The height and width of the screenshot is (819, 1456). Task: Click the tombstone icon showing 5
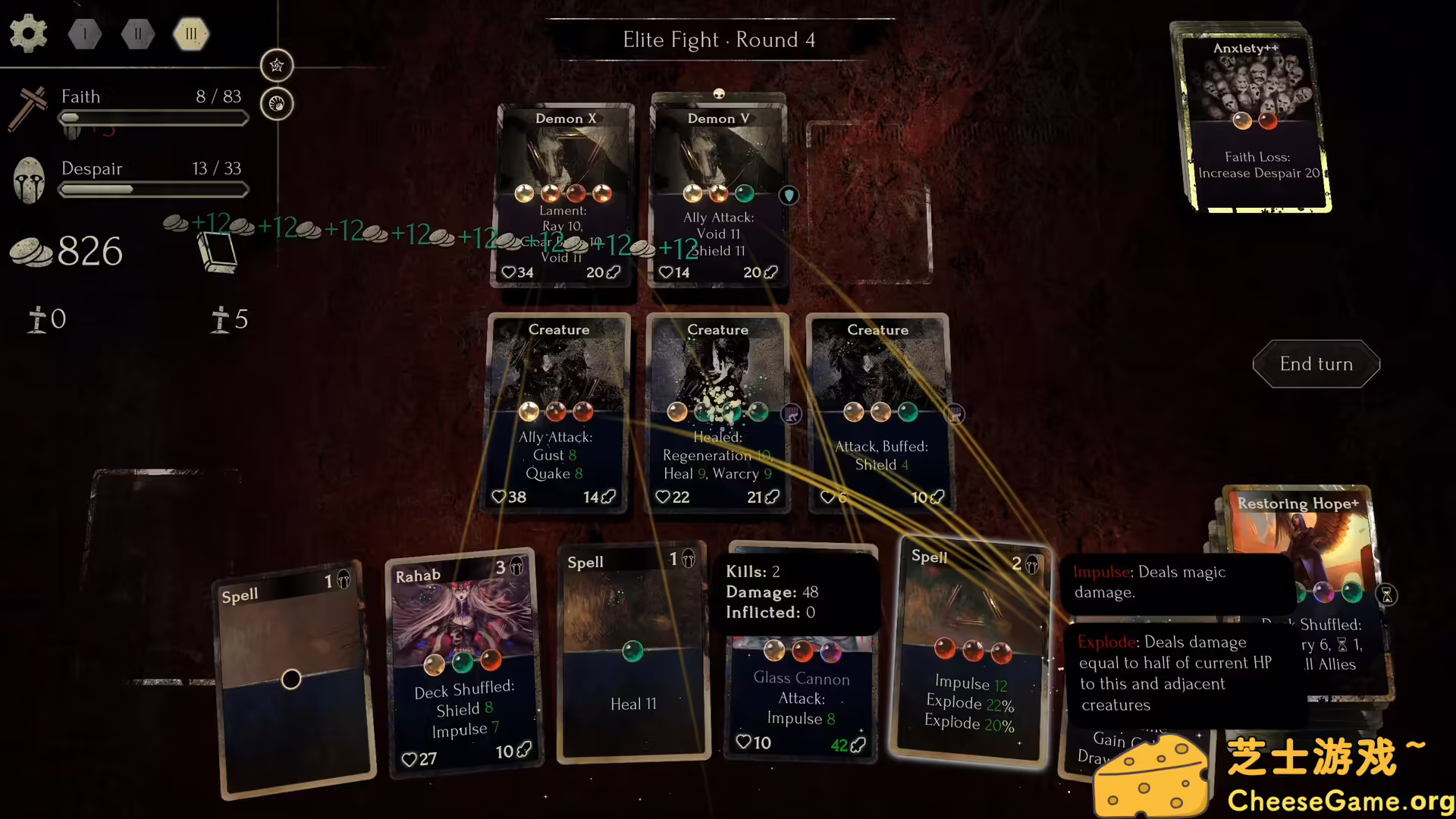click(x=221, y=318)
